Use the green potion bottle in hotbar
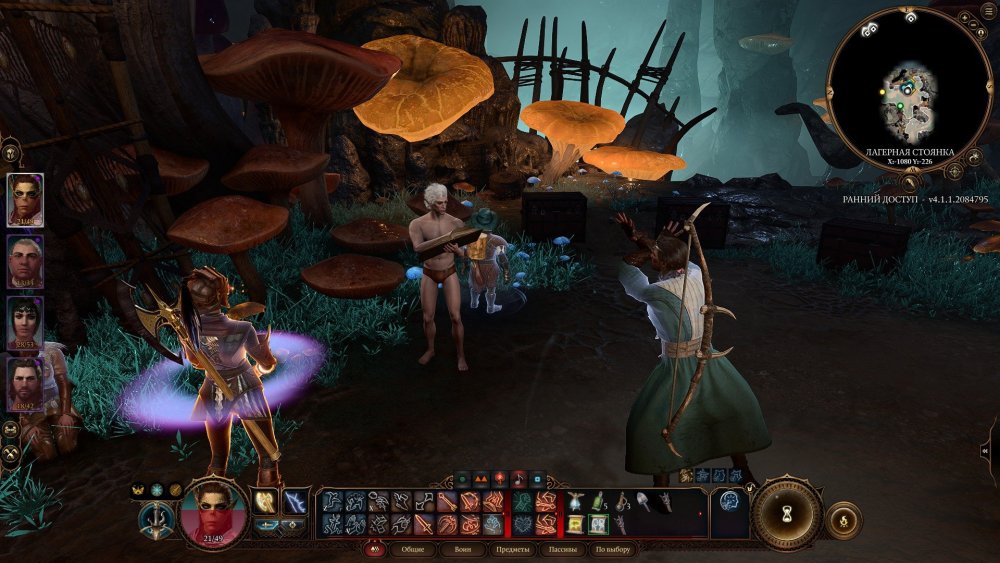 pos(598,500)
